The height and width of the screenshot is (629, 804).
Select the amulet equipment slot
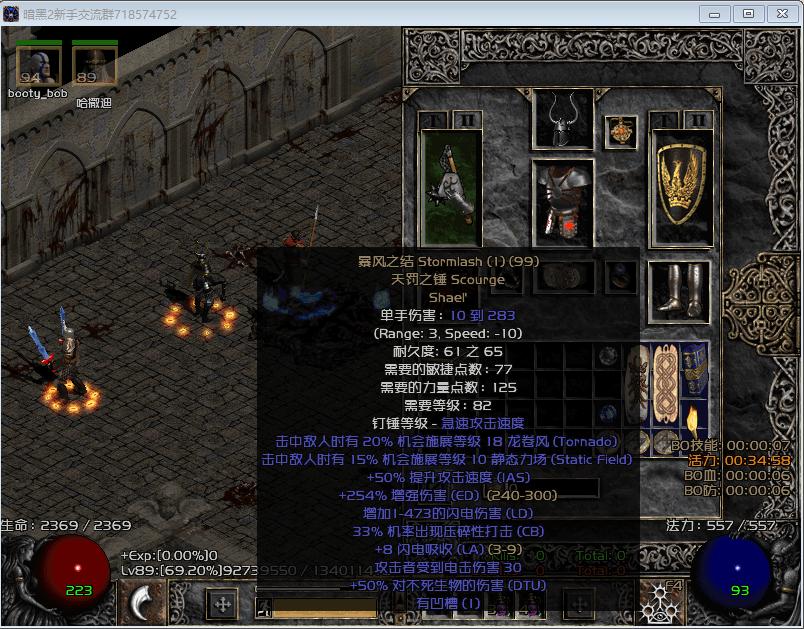(x=621, y=131)
